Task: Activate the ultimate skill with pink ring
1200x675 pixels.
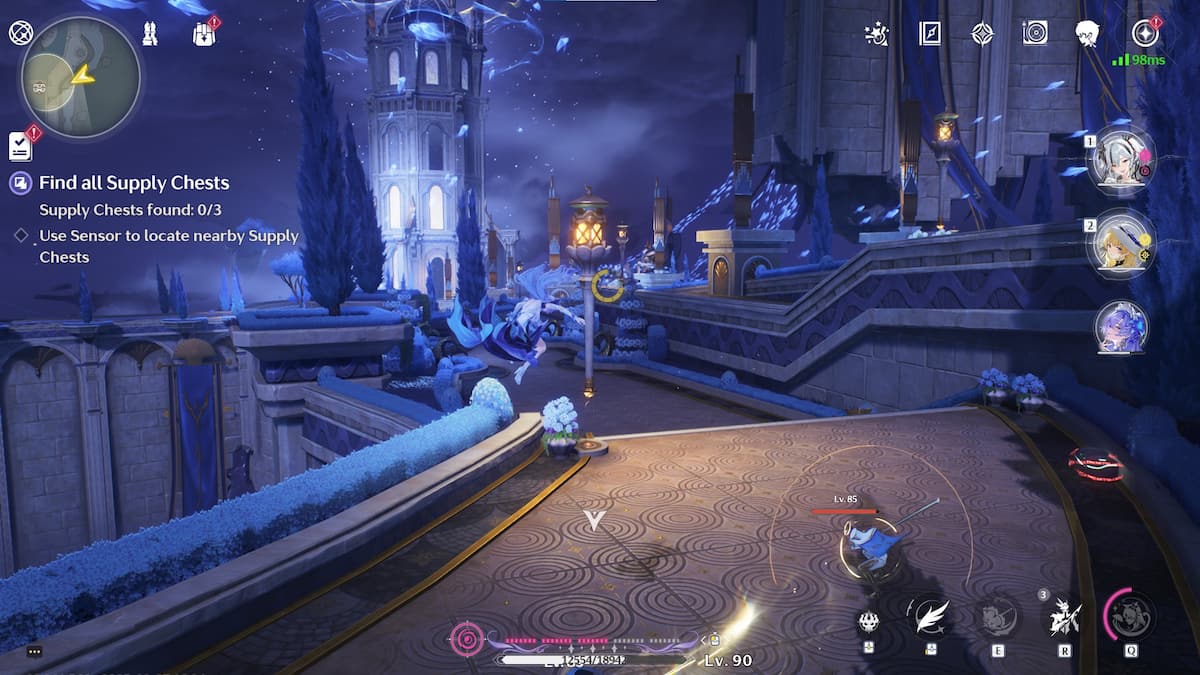Action: click(x=1132, y=615)
